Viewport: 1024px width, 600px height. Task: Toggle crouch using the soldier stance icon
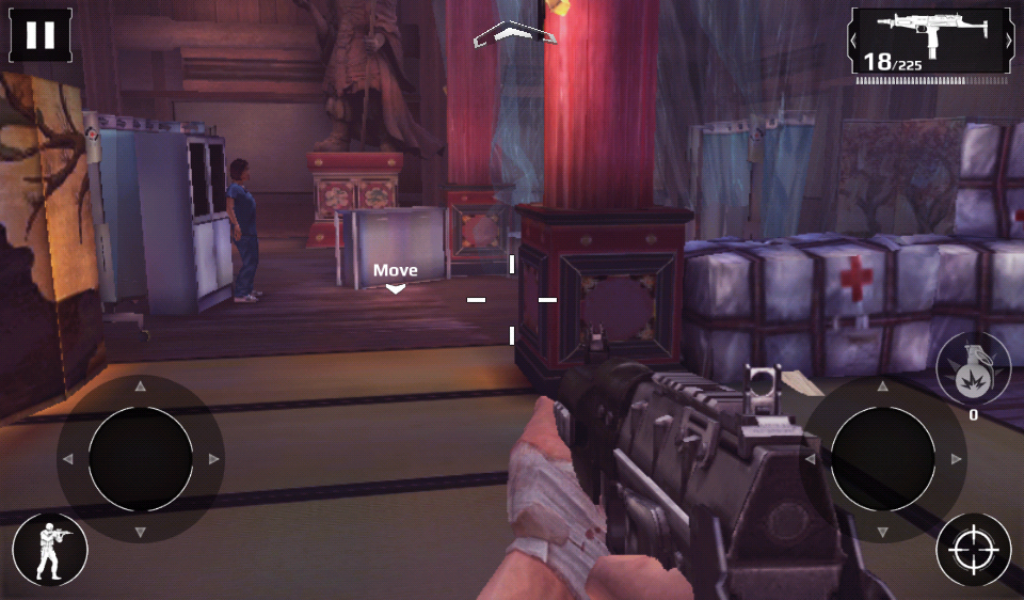coord(49,549)
